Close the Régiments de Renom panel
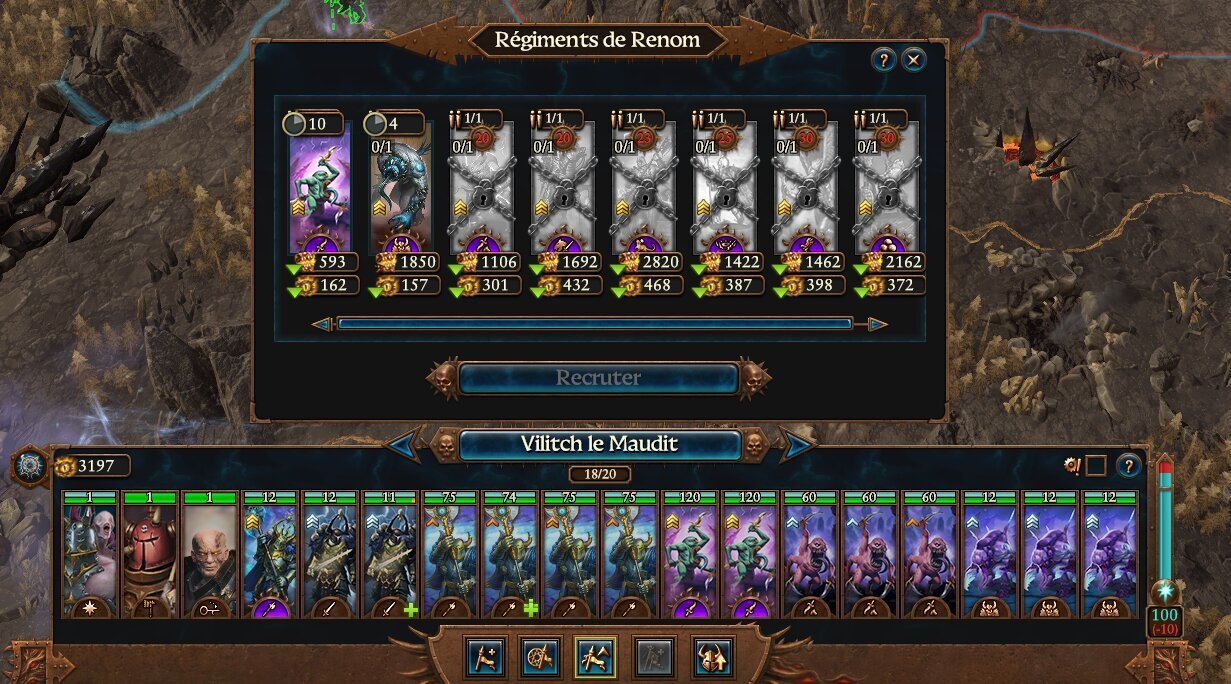 [913, 60]
